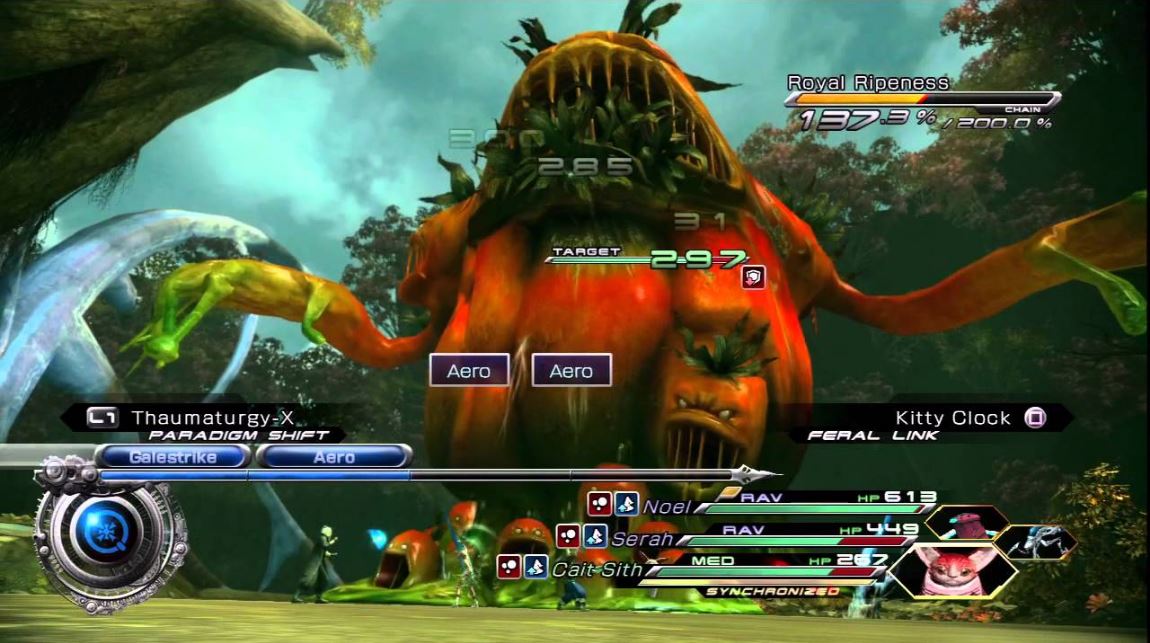Inspect the blue buff icon beside Serah's name
The width and height of the screenshot is (1150, 643).
[595, 537]
